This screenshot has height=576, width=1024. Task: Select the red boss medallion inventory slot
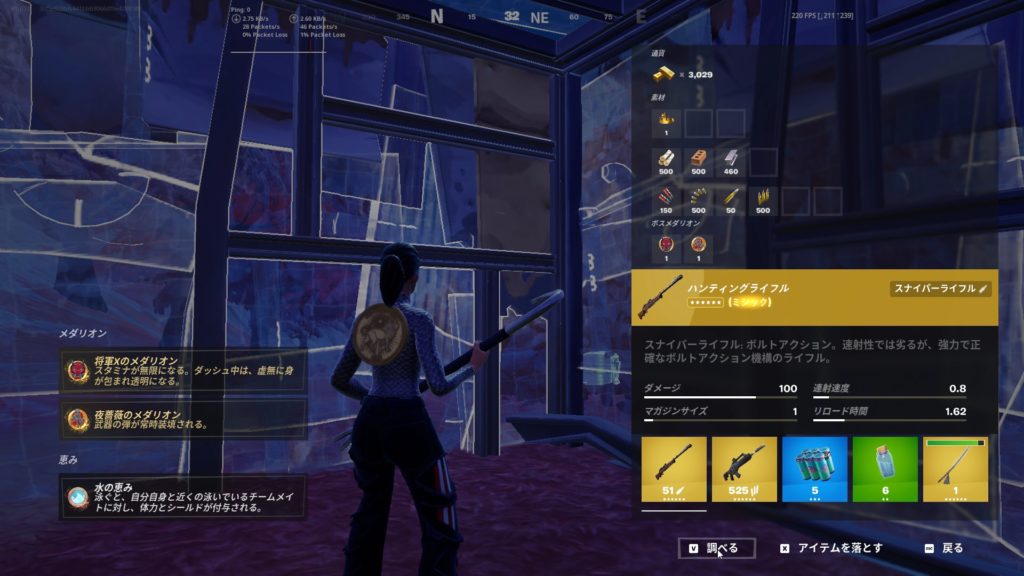coord(667,243)
